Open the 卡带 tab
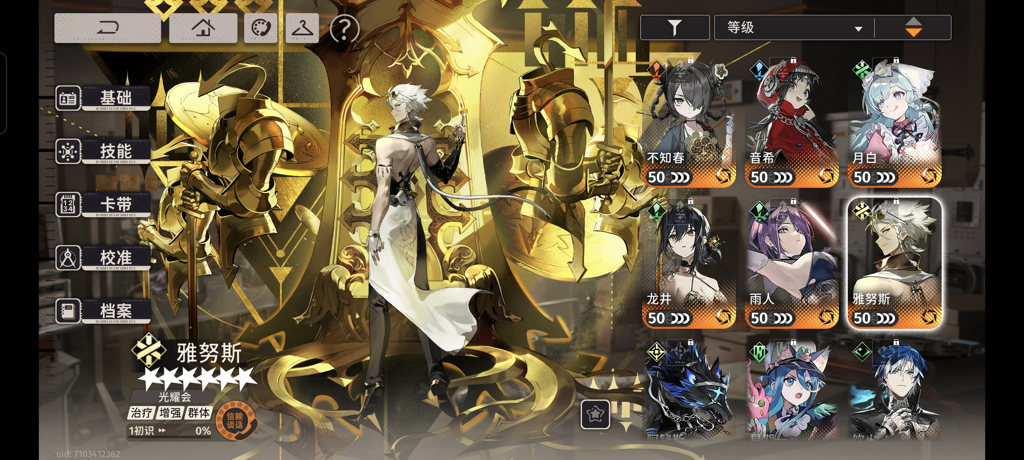Viewport: 1024px width, 460px height. 104,204
